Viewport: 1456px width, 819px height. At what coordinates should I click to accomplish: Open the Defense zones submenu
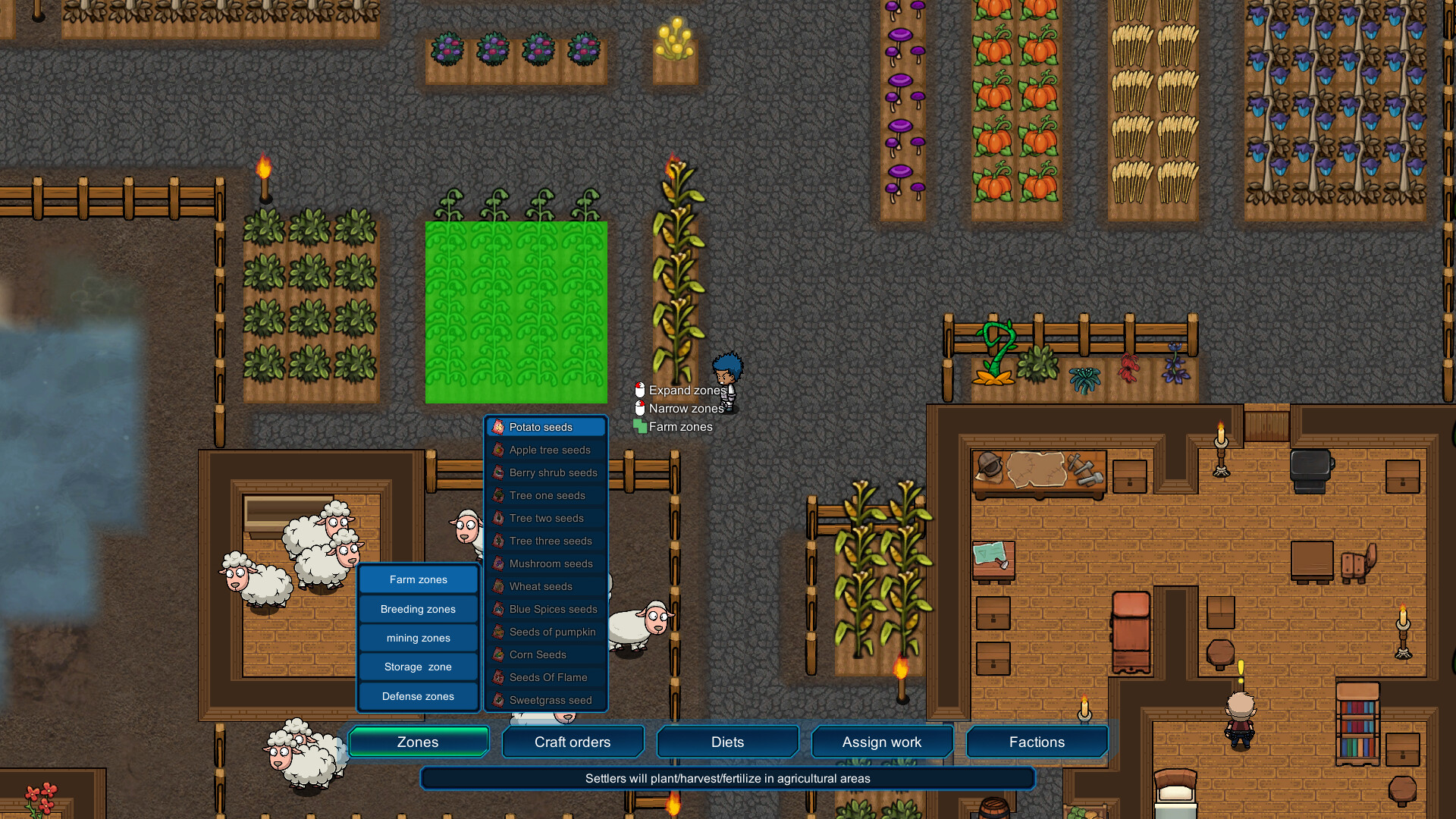point(418,696)
